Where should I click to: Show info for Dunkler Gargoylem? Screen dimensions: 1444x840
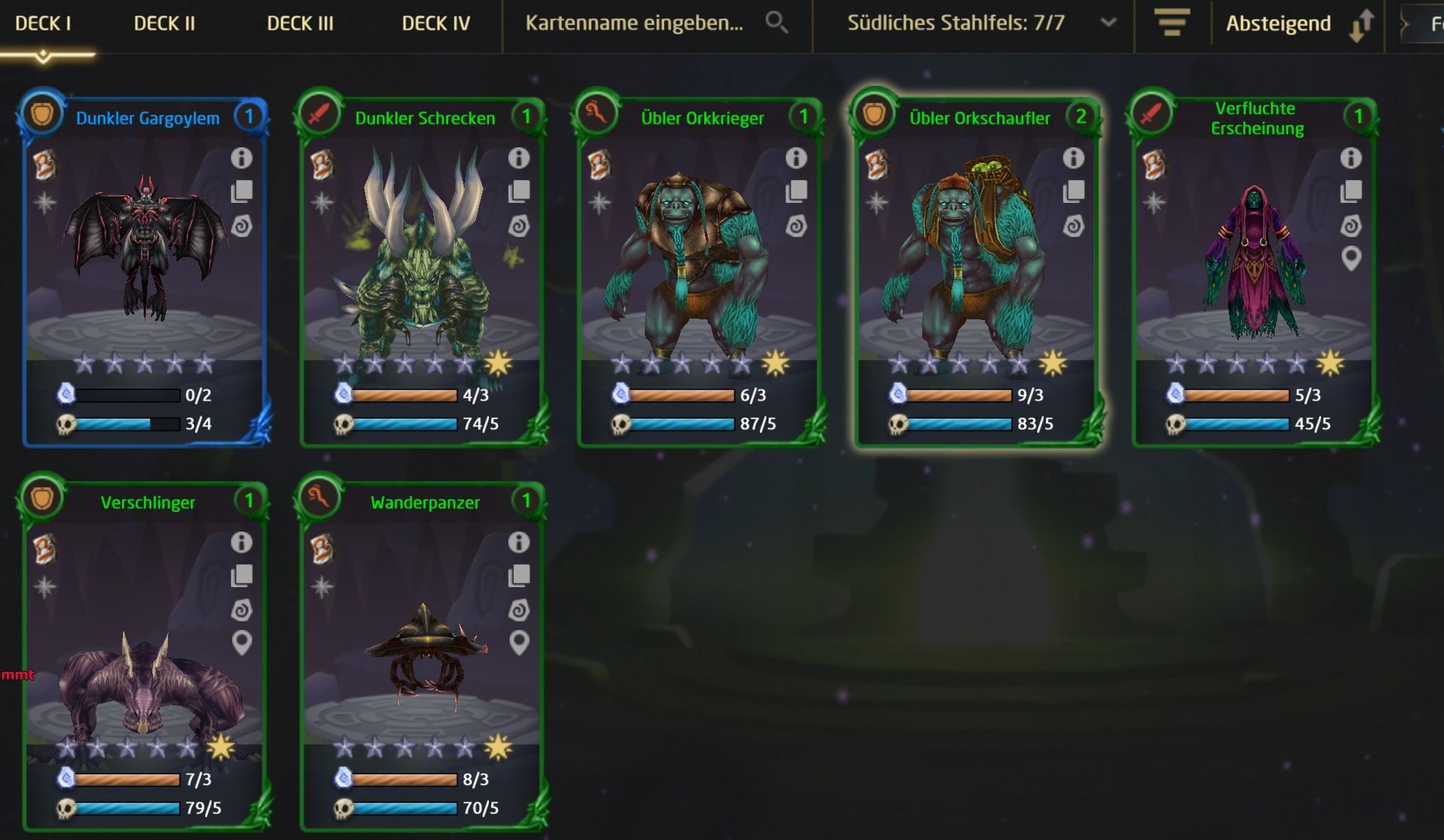point(241,158)
